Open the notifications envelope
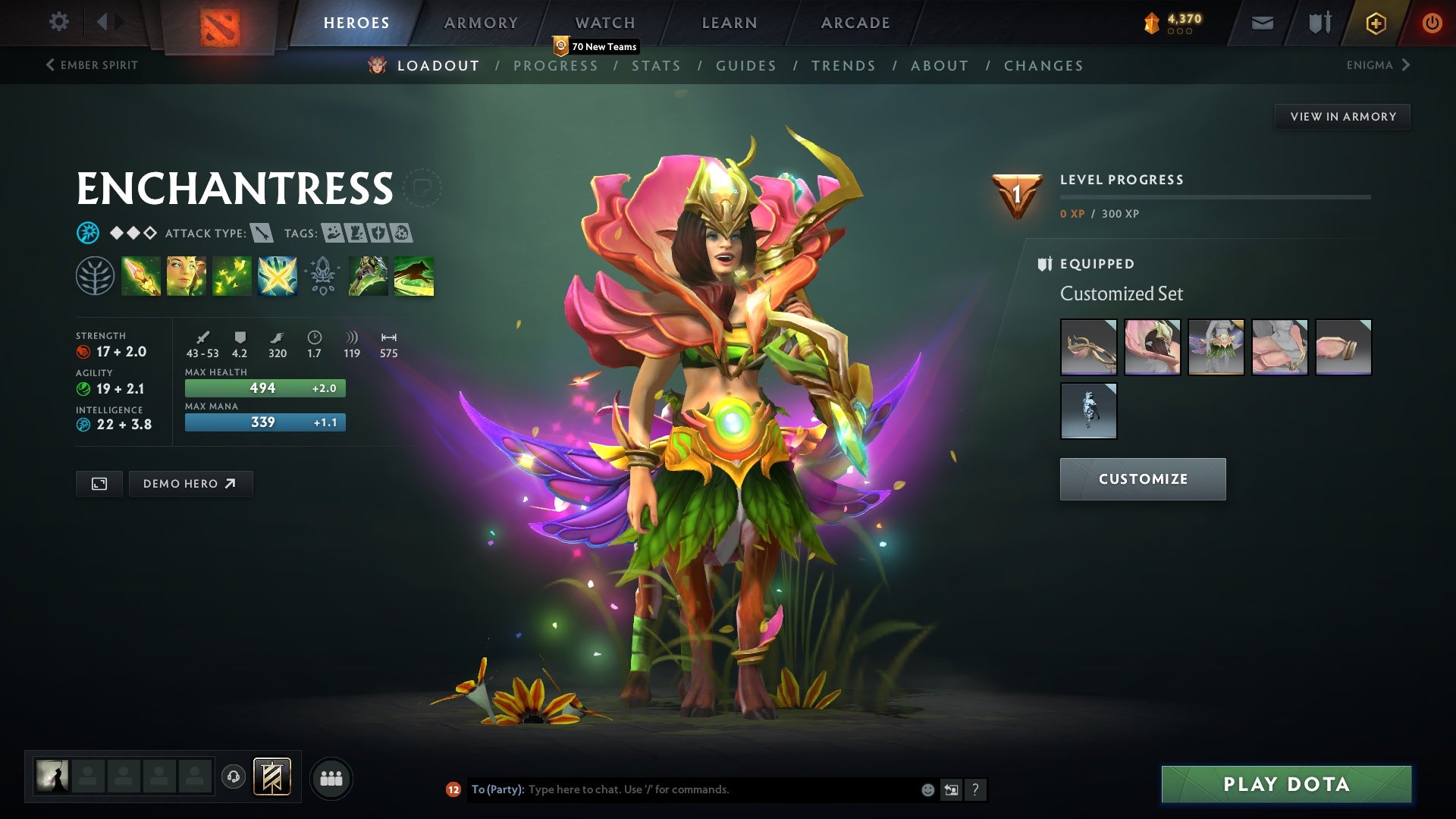This screenshot has width=1456, height=819. (x=1261, y=22)
